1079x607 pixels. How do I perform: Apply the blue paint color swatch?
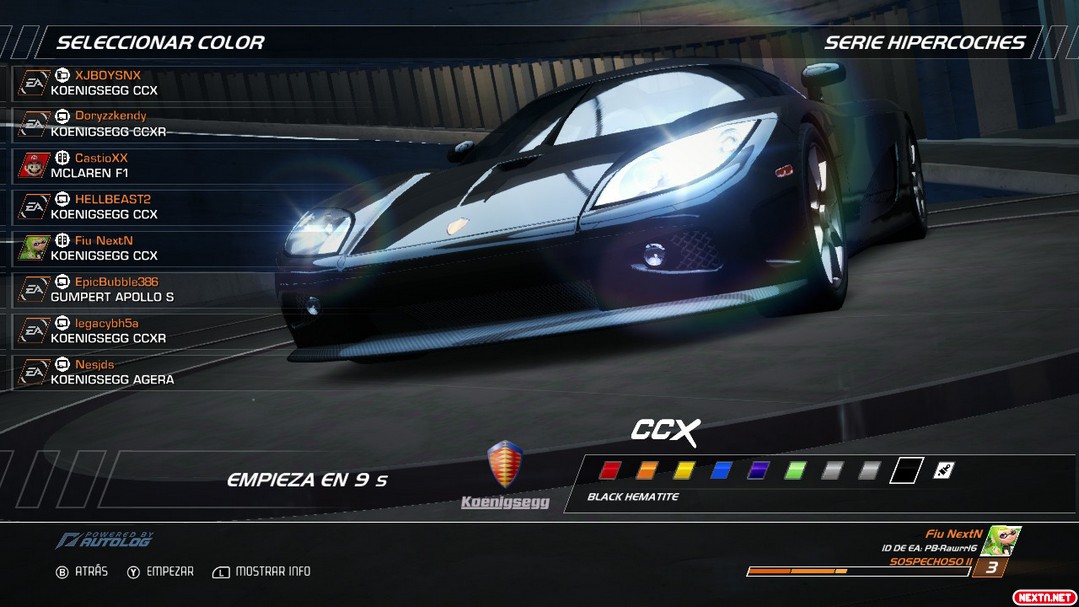pyautogui.click(x=721, y=470)
